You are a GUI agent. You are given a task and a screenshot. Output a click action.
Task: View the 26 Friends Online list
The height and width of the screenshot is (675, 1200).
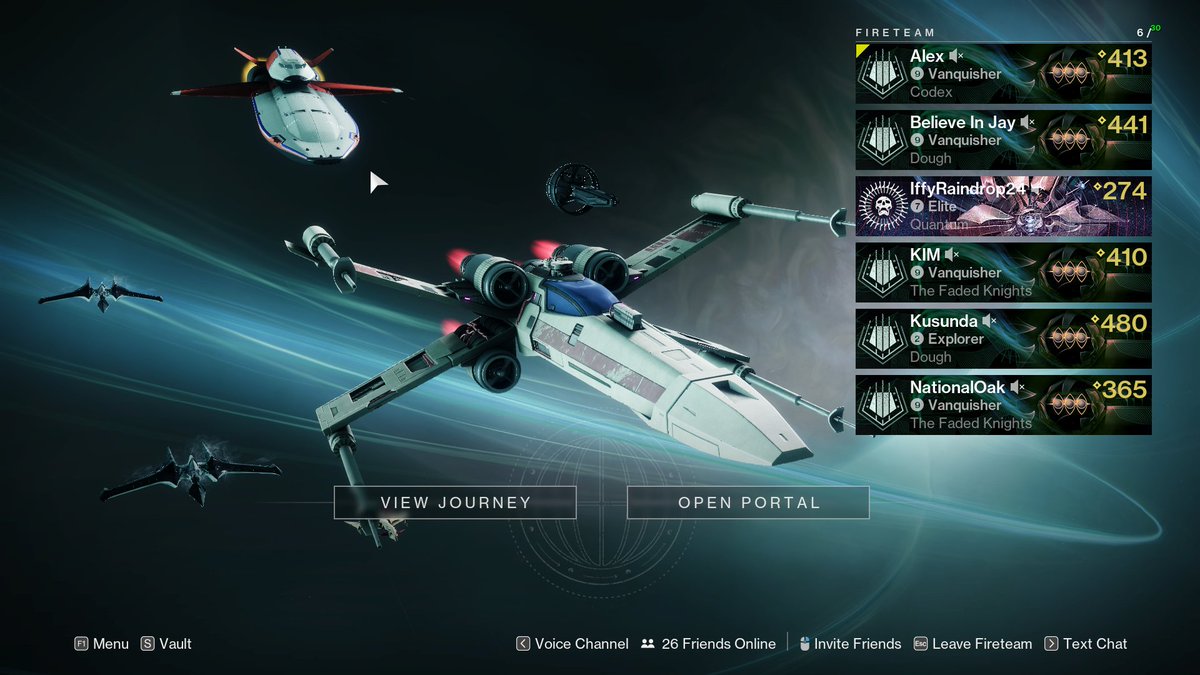(708, 644)
